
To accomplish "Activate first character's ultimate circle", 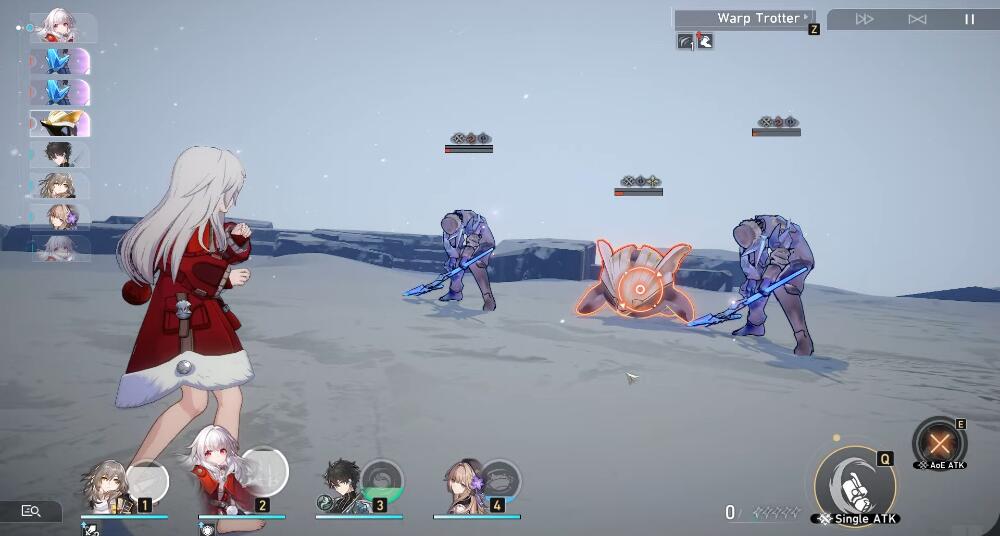I will [148, 480].
